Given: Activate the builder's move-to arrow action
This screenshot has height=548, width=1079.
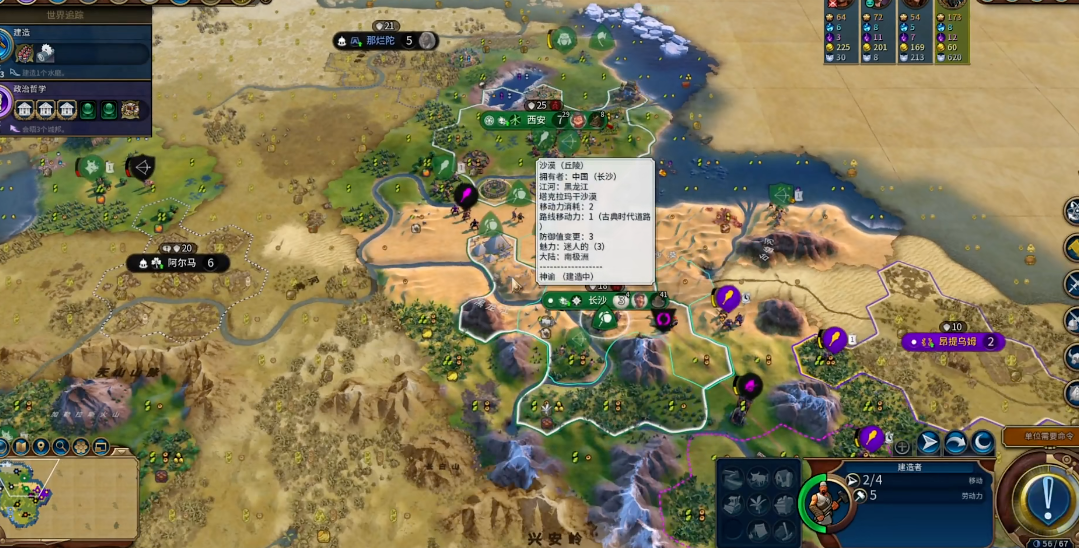Looking at the screenshot, I should point(929,443).
